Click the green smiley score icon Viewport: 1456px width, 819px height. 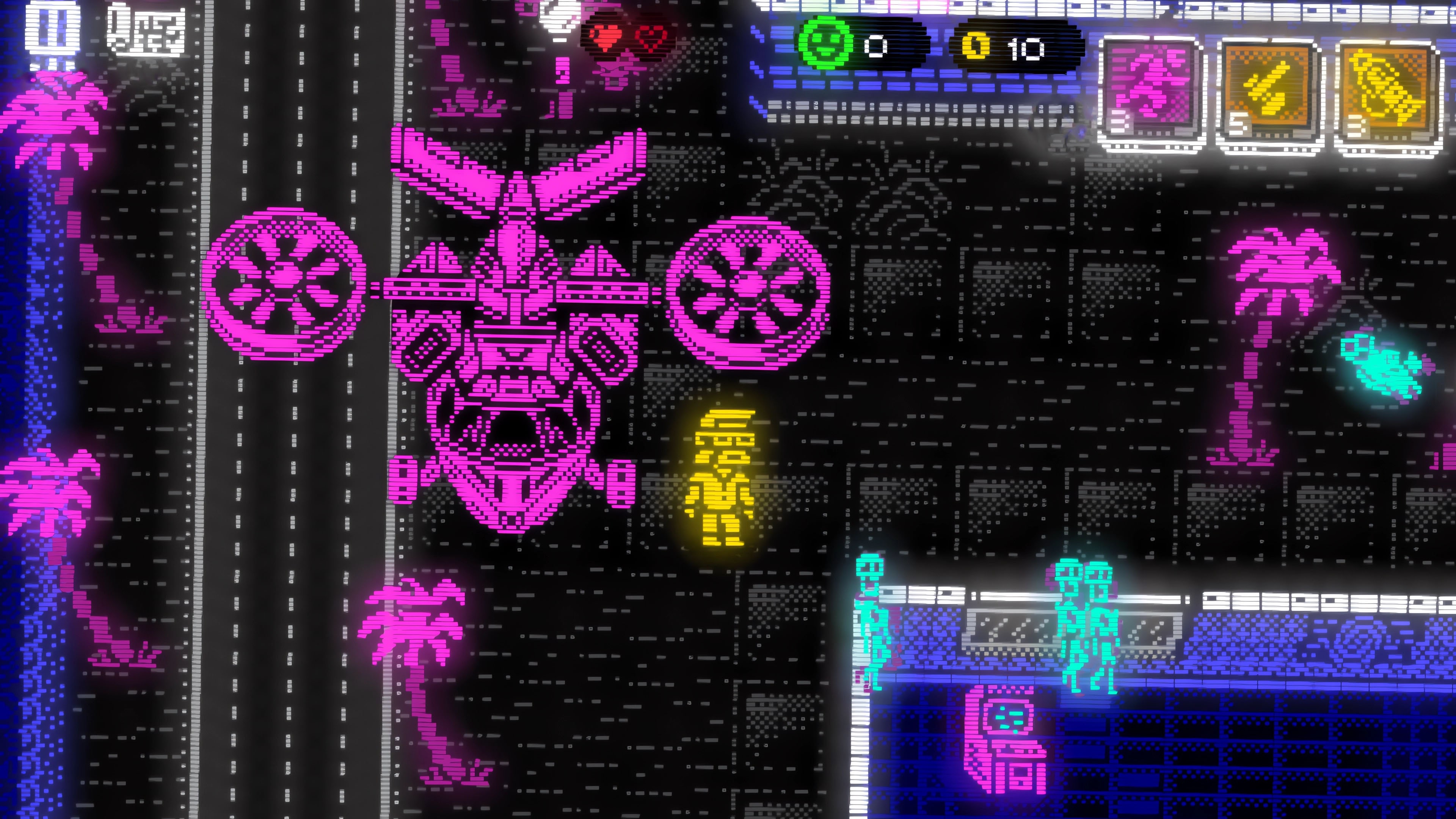click(825, 44)
